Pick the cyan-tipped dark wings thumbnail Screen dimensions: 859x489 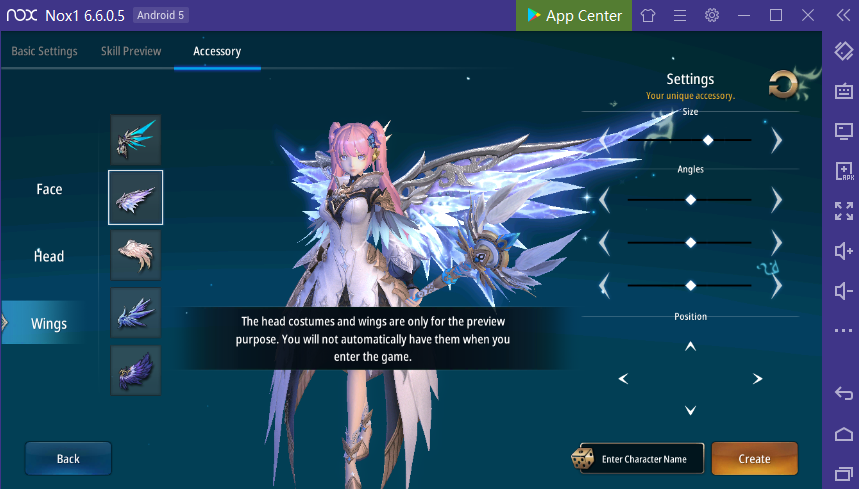point(135,139)
